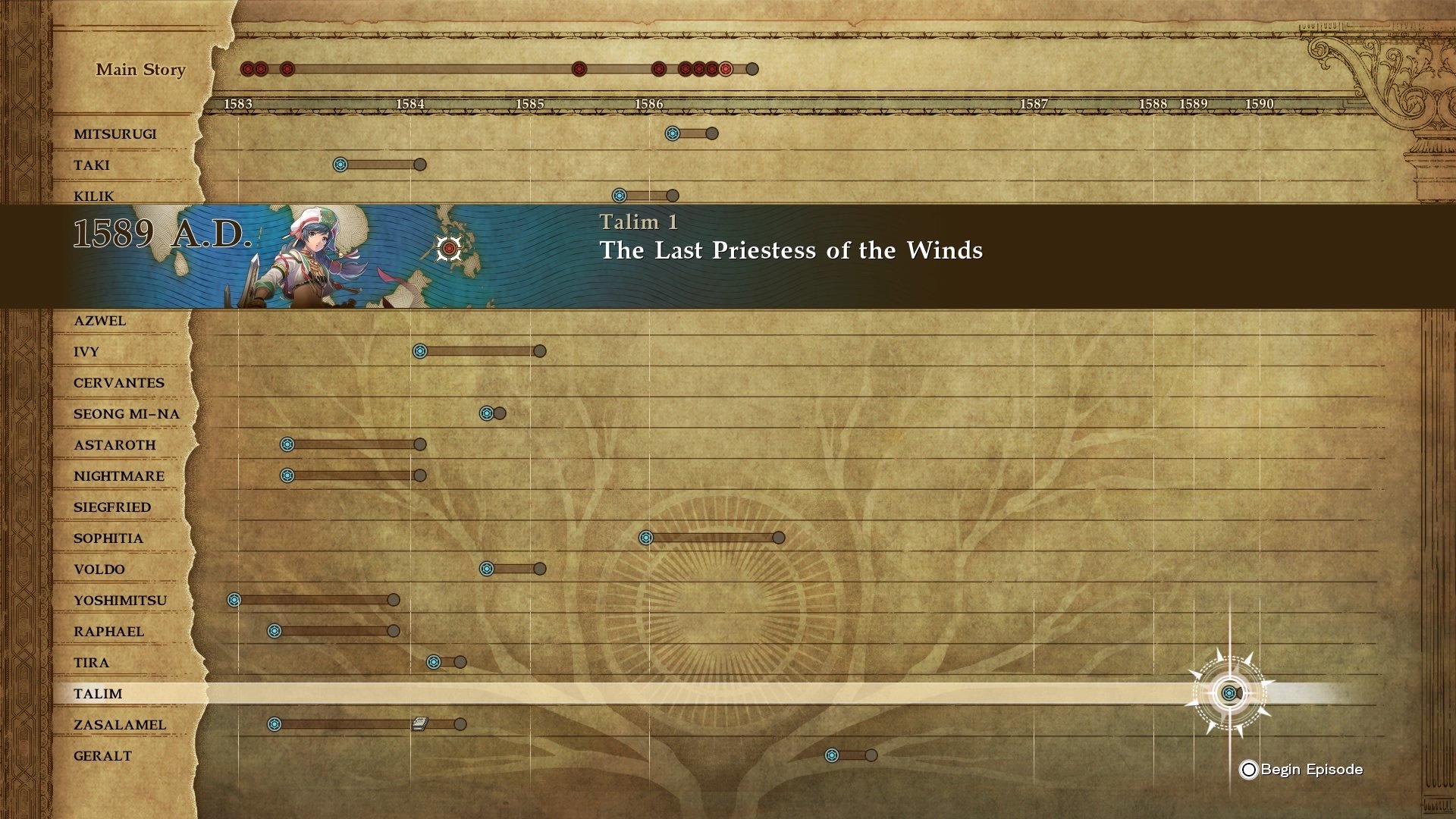Select Yoshimitsu's blue episode marker

234,600
